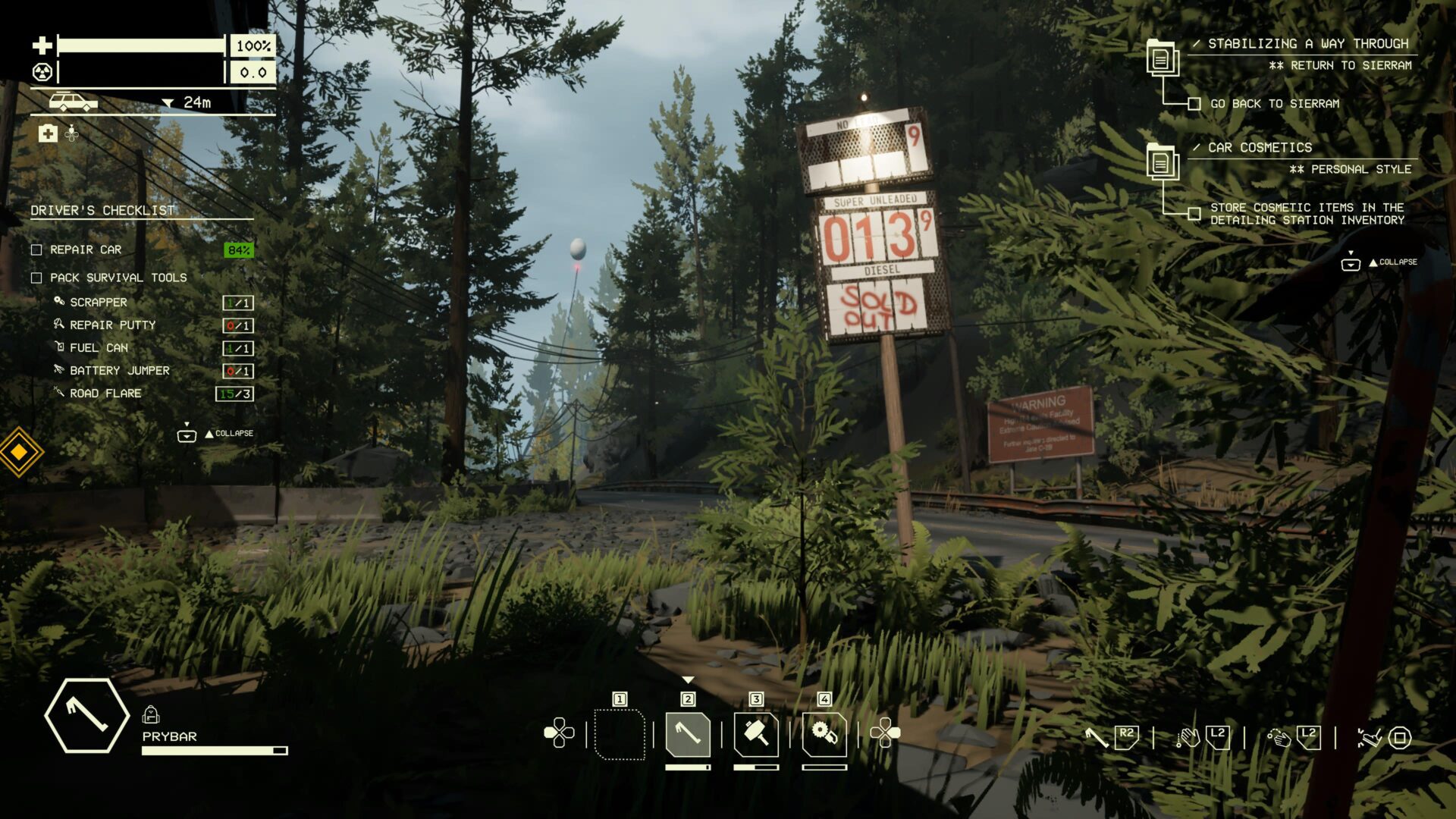Select the scrapper saw hotbar slot
Image resolution: width=1456 pixels, height=819 pixels.
(x=824, y=734)
